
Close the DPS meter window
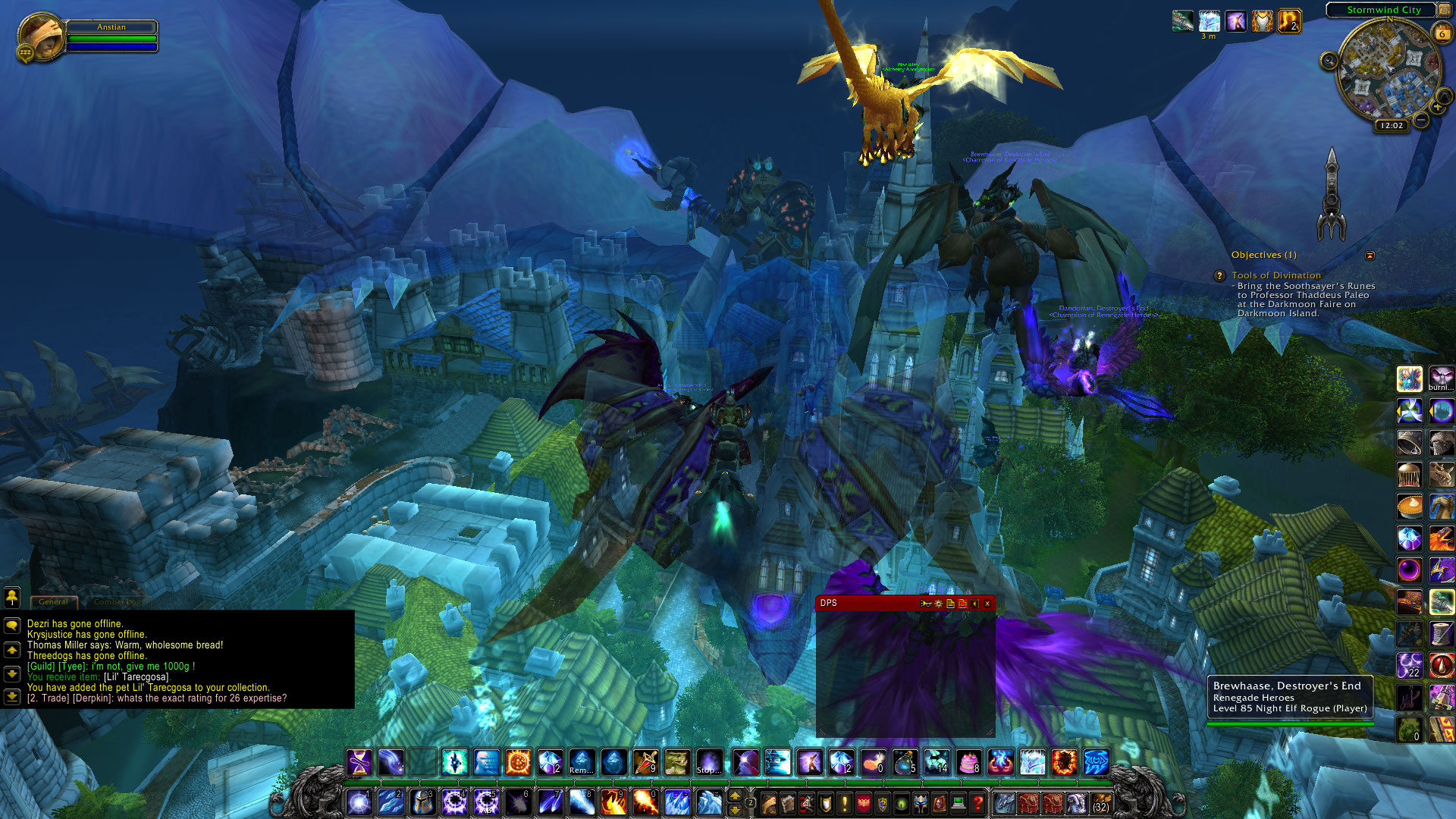tap(987, 604)
